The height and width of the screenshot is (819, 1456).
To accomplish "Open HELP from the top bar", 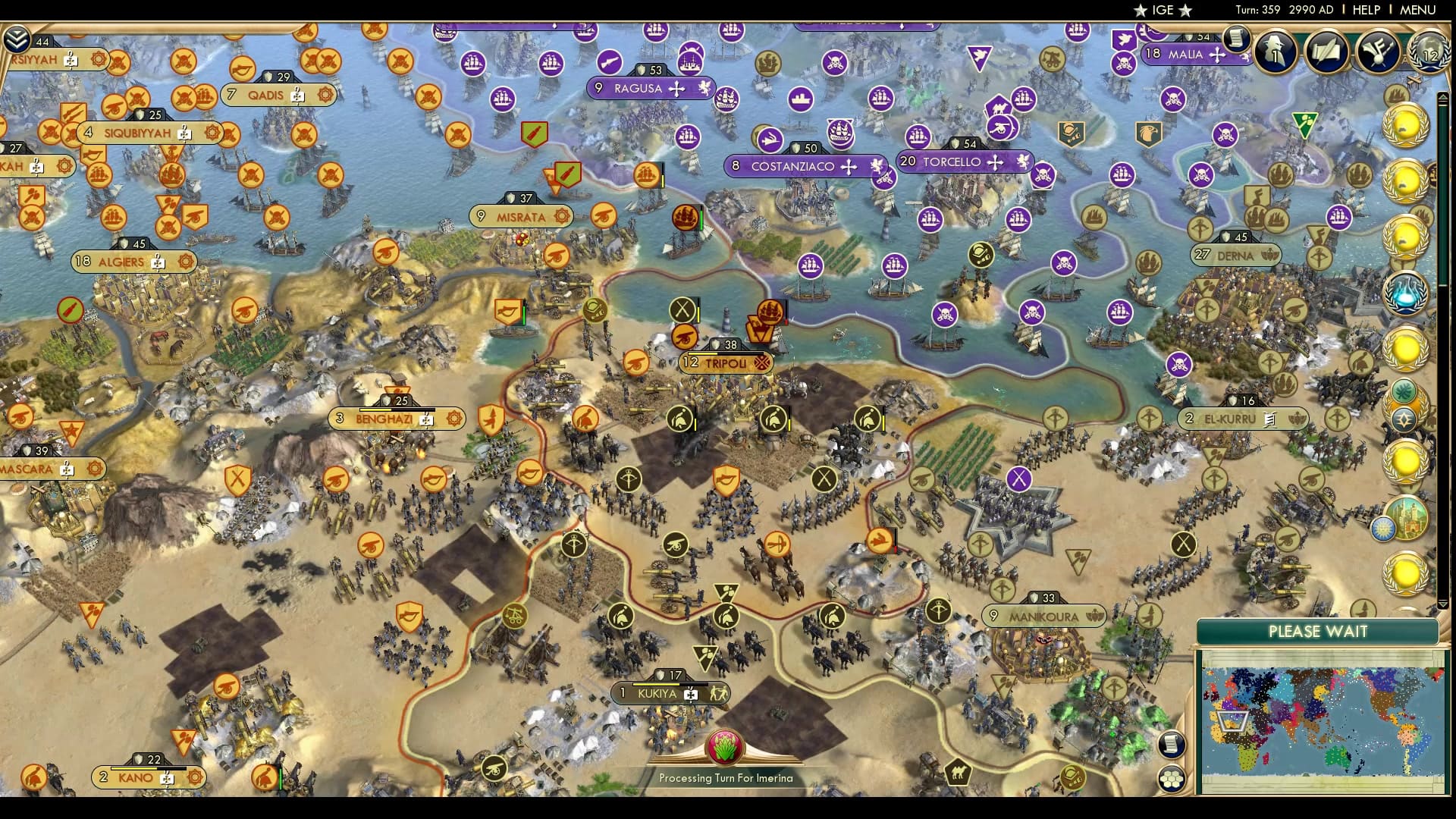I will pyautogui.click(x=1366, y=11).
